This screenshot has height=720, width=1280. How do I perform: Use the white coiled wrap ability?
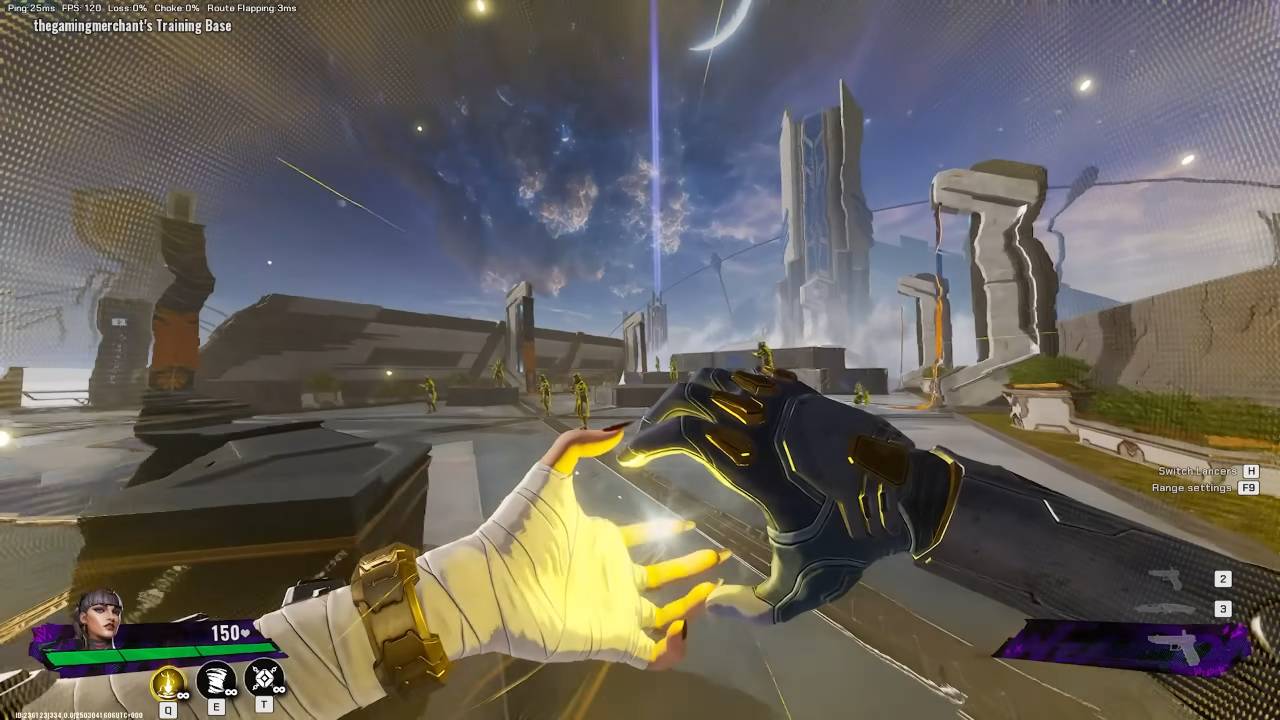[215, 681]
